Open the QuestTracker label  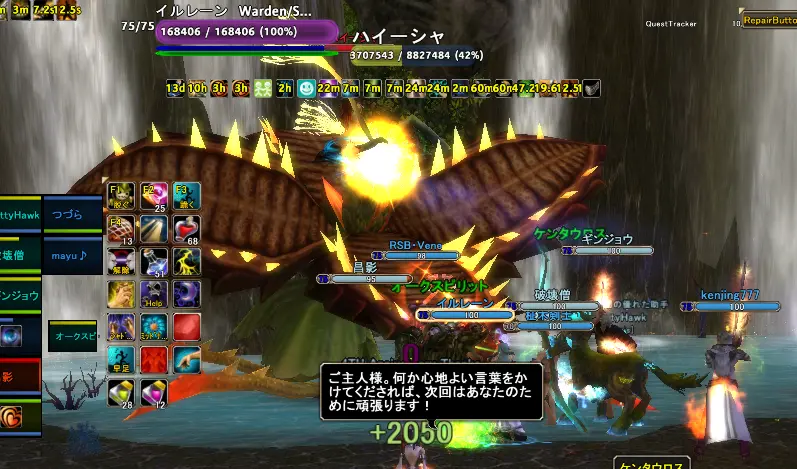[670, 23]
